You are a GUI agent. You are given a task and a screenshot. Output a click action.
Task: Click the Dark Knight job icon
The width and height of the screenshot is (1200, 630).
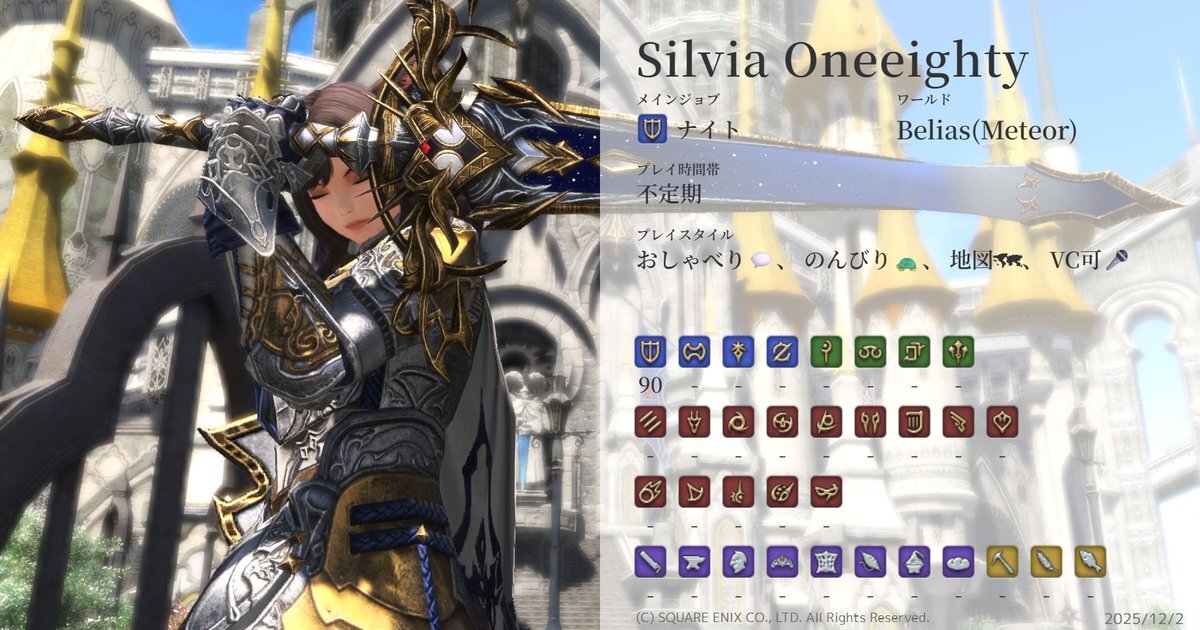tap(738, 351)
